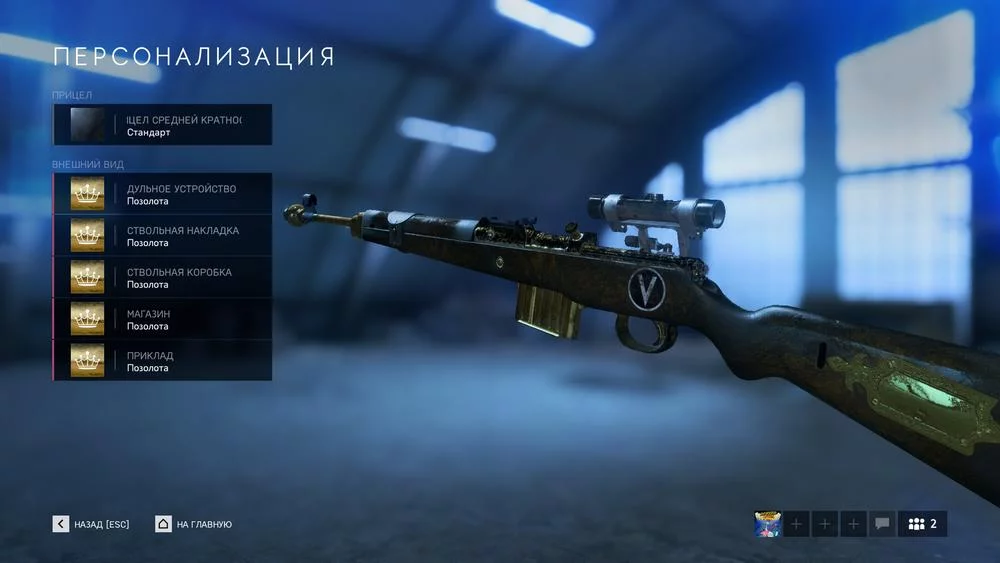Pick the Приклад appearance row
Viewport: 1000px width, 563px height.
tap(162, 361)
